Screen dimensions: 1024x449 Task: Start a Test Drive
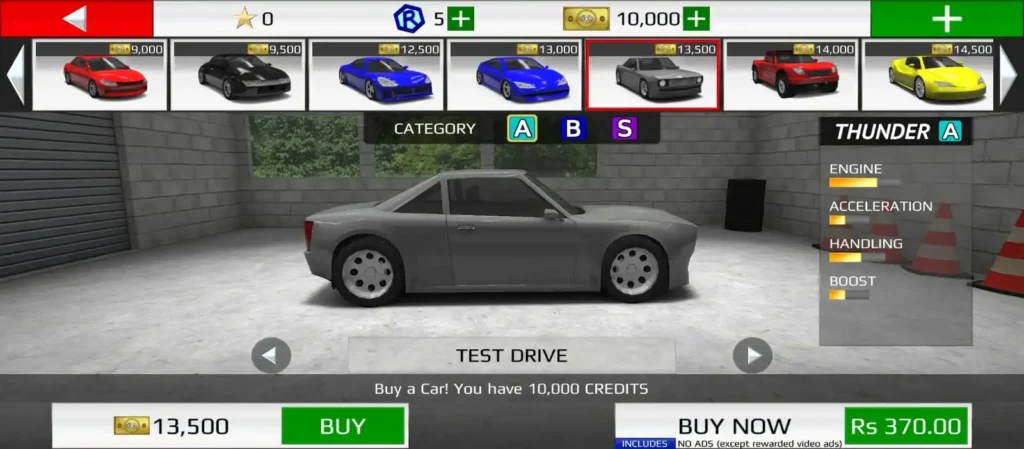pyautogui.click(x=511, y=355)
